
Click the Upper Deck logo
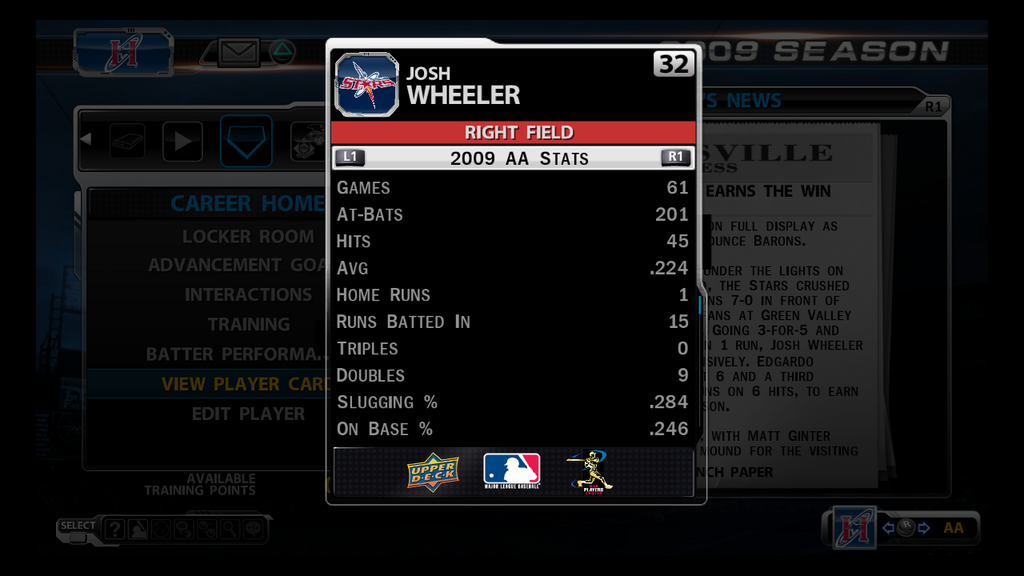pos(433,472)
